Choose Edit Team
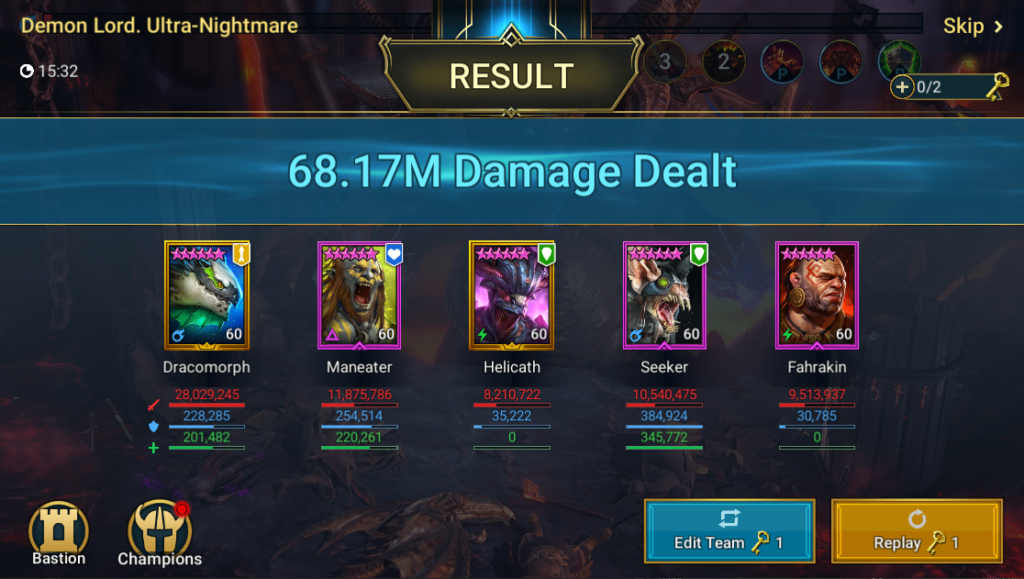The width and height of the screenshot is (1024, 579). (x=729, y=531)
